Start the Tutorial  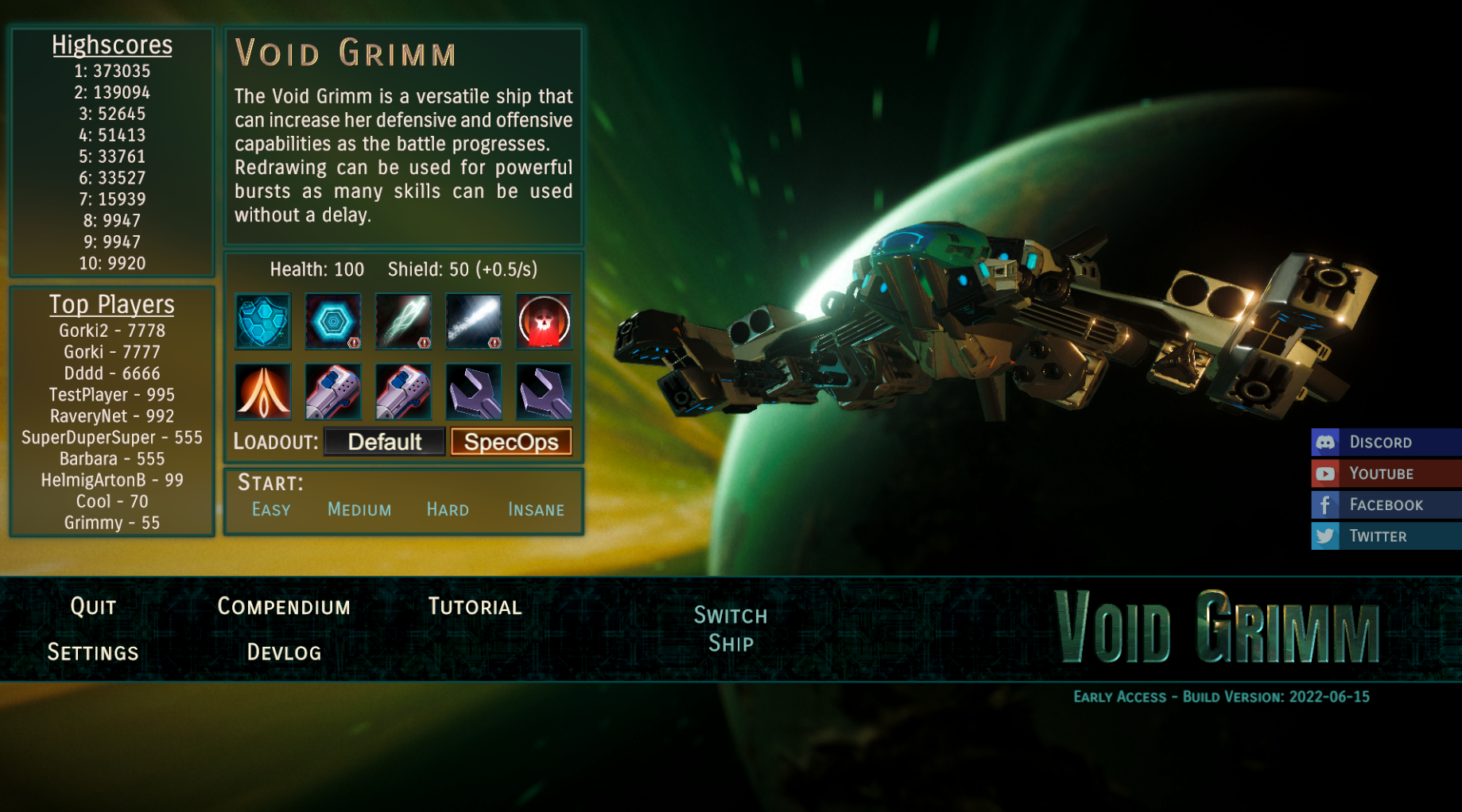point(475,607)
